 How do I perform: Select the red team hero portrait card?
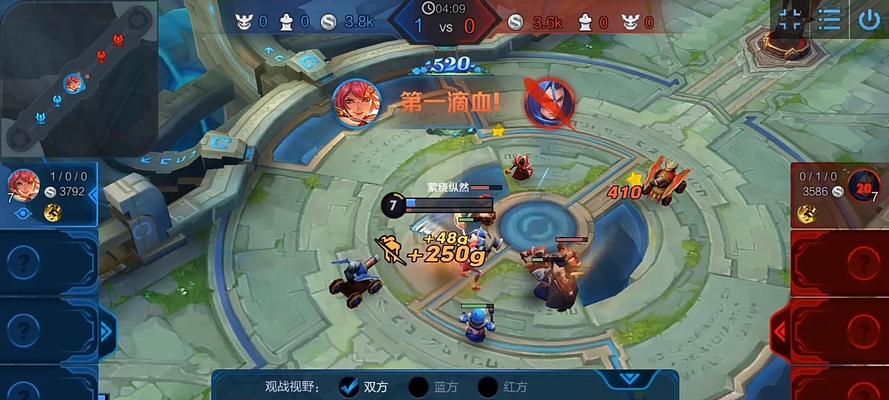pos(864,184)
